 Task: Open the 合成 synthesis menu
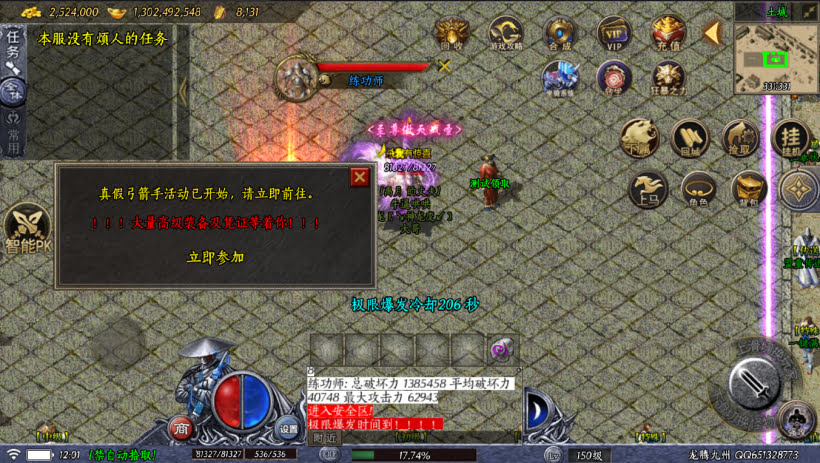[559, 33]
